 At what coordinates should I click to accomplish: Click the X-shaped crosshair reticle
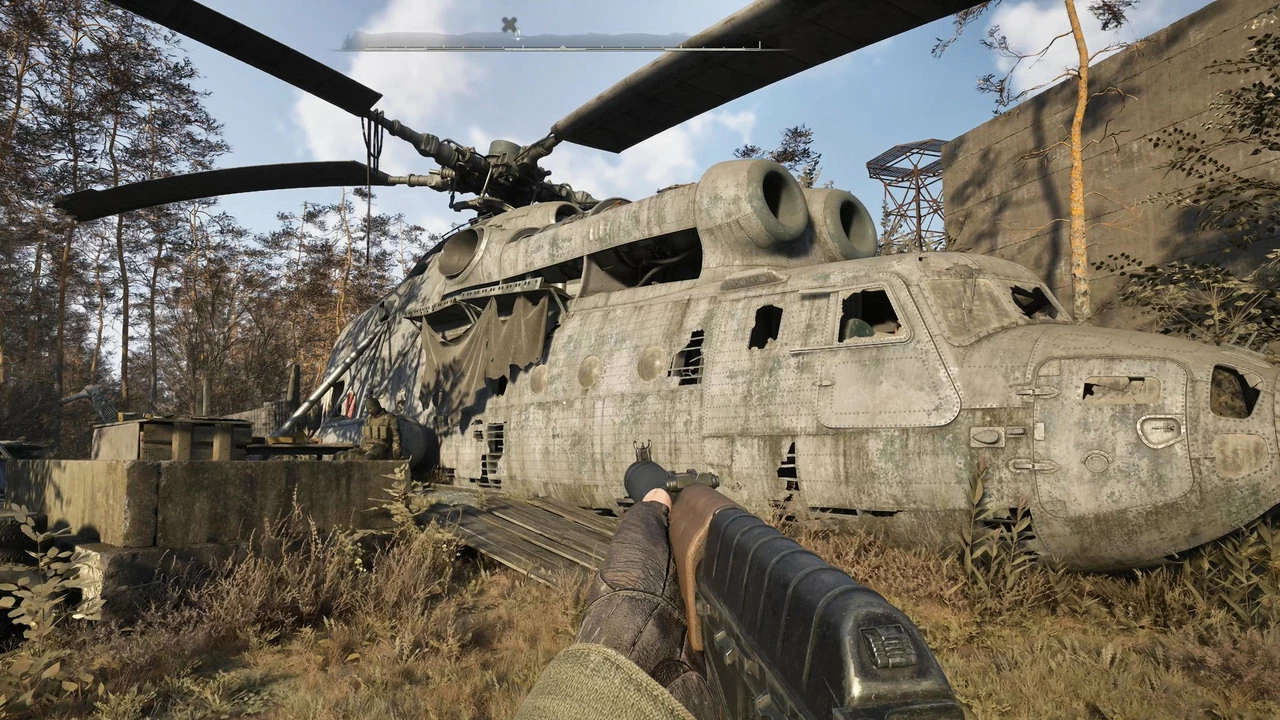pyautogui.click(x=508, y=23)
